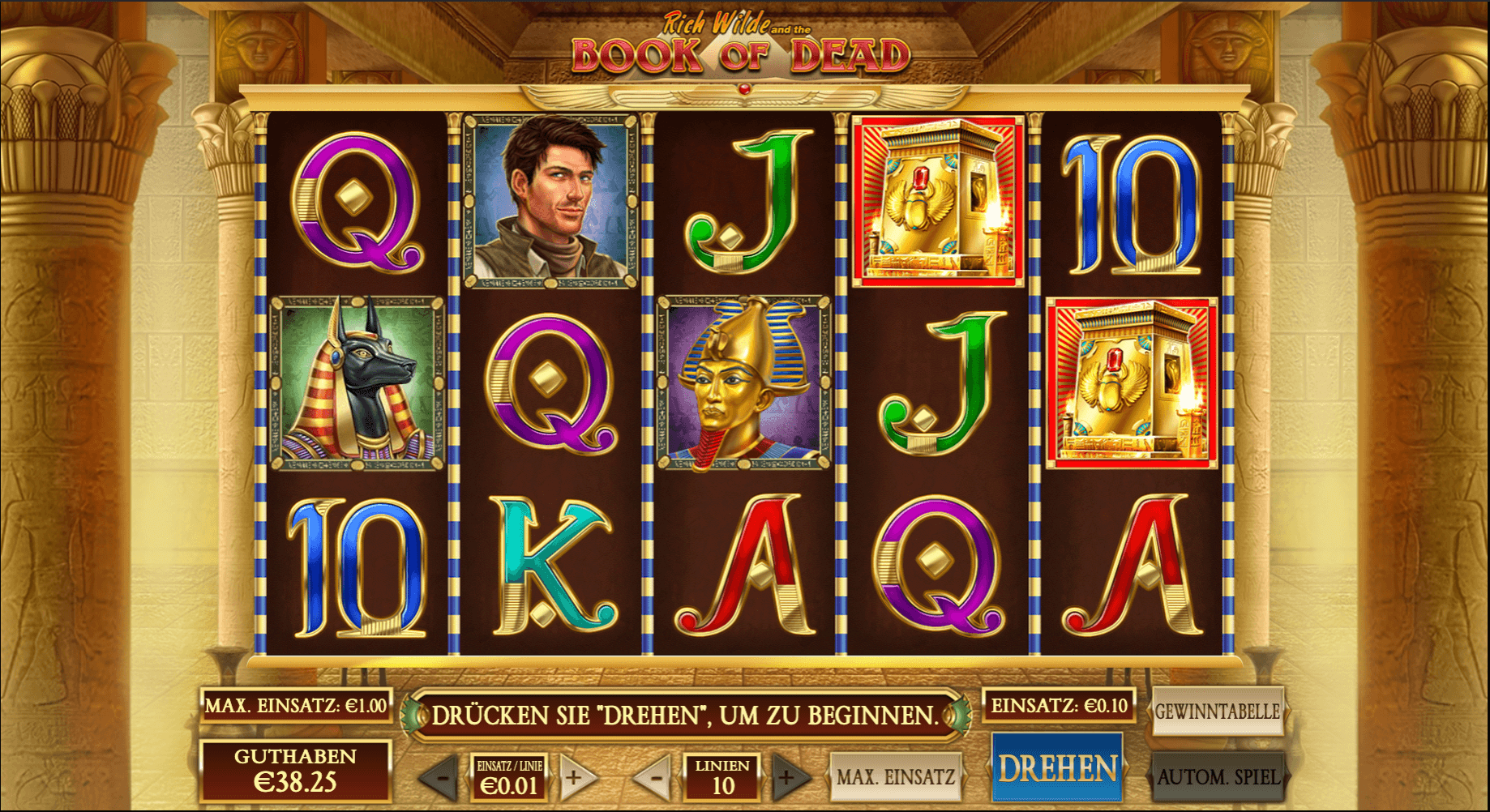Reduce the number of Linien
Screen dimensions: 1490x812
pyautogui.click(x=655, y=779)
